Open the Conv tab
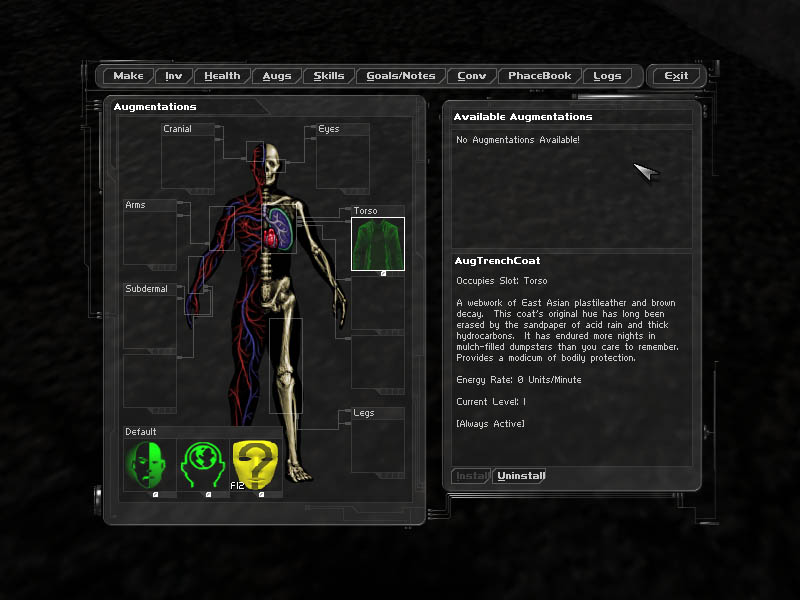800x600 pixels. click(472, 76)
